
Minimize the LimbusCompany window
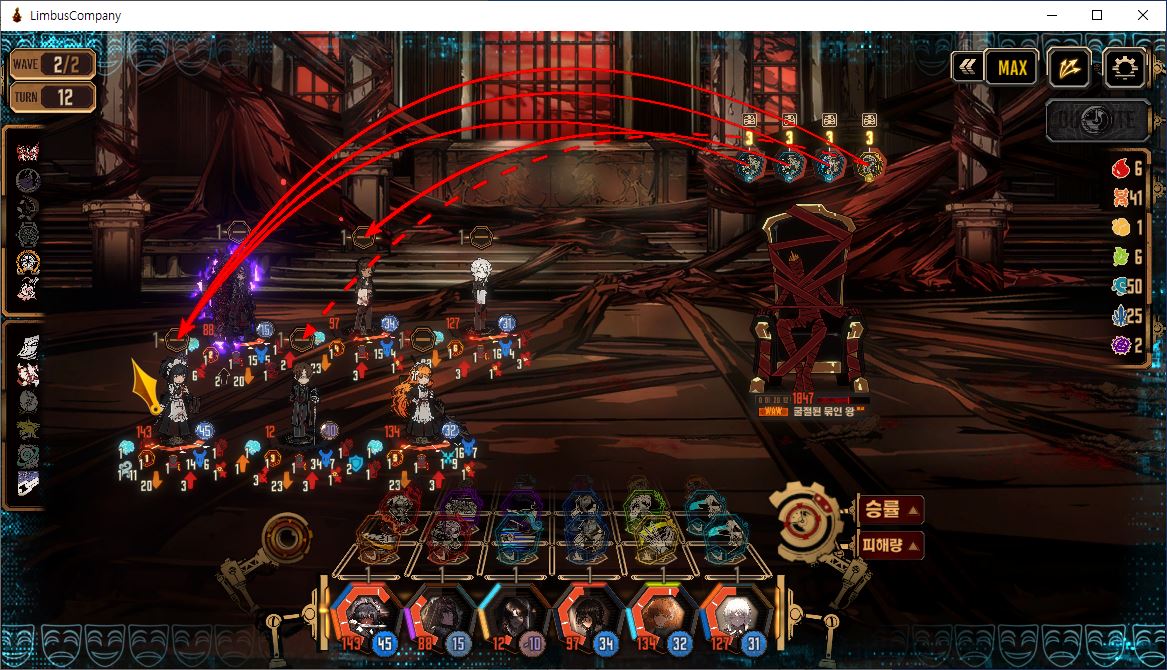(1051, 15)
